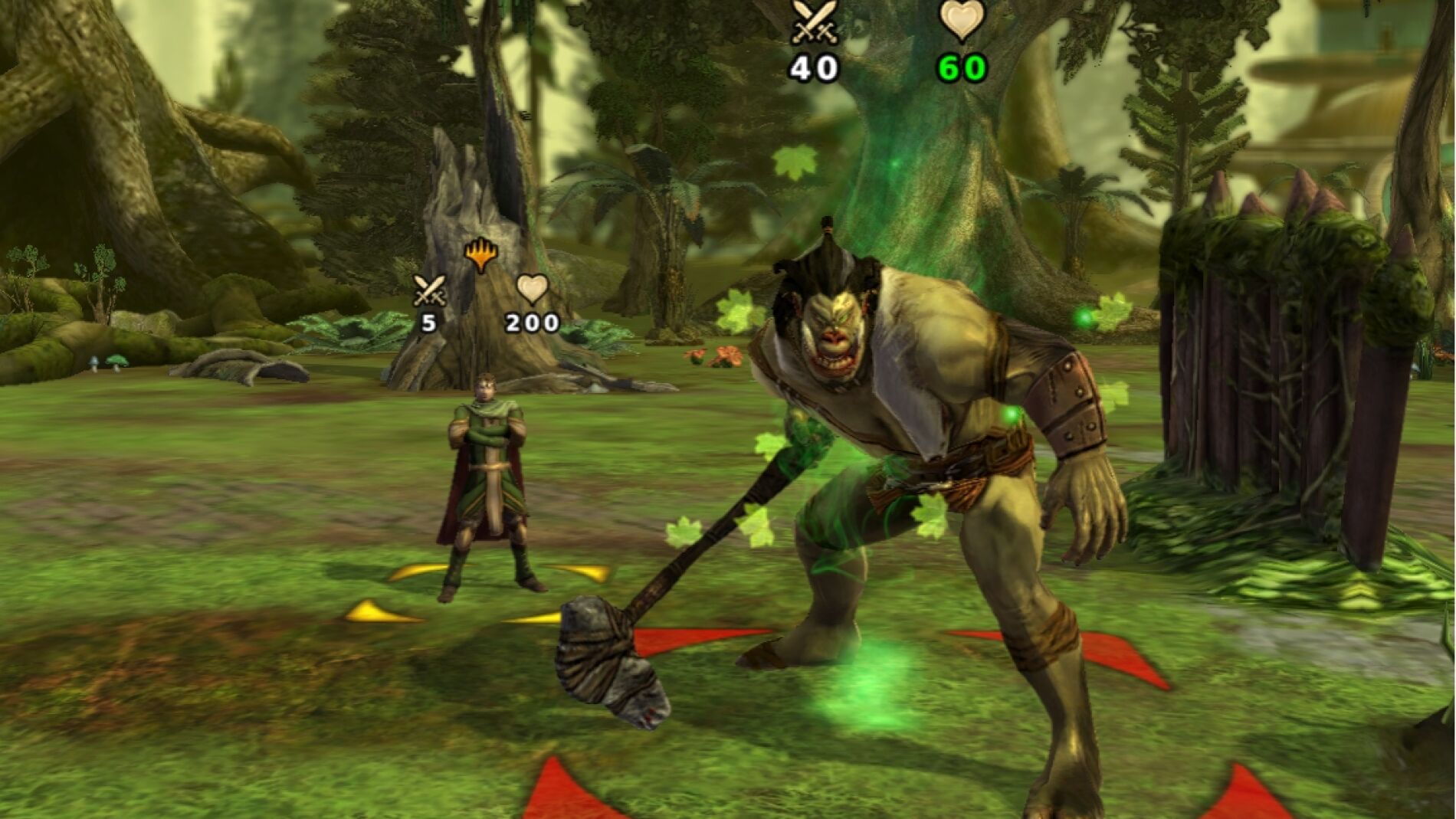Select the ogre's crossed swords icon showing 40
Screen dimensions: 1456x819
coord(816,20)
